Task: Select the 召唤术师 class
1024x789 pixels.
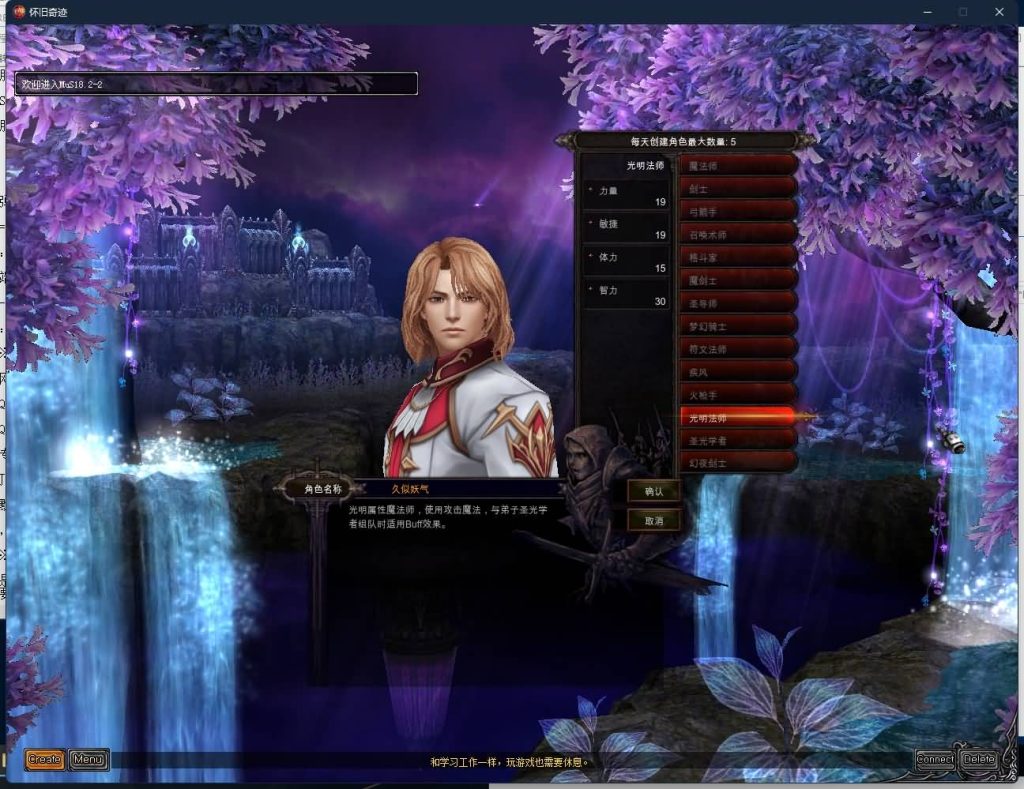Action: 738,234
